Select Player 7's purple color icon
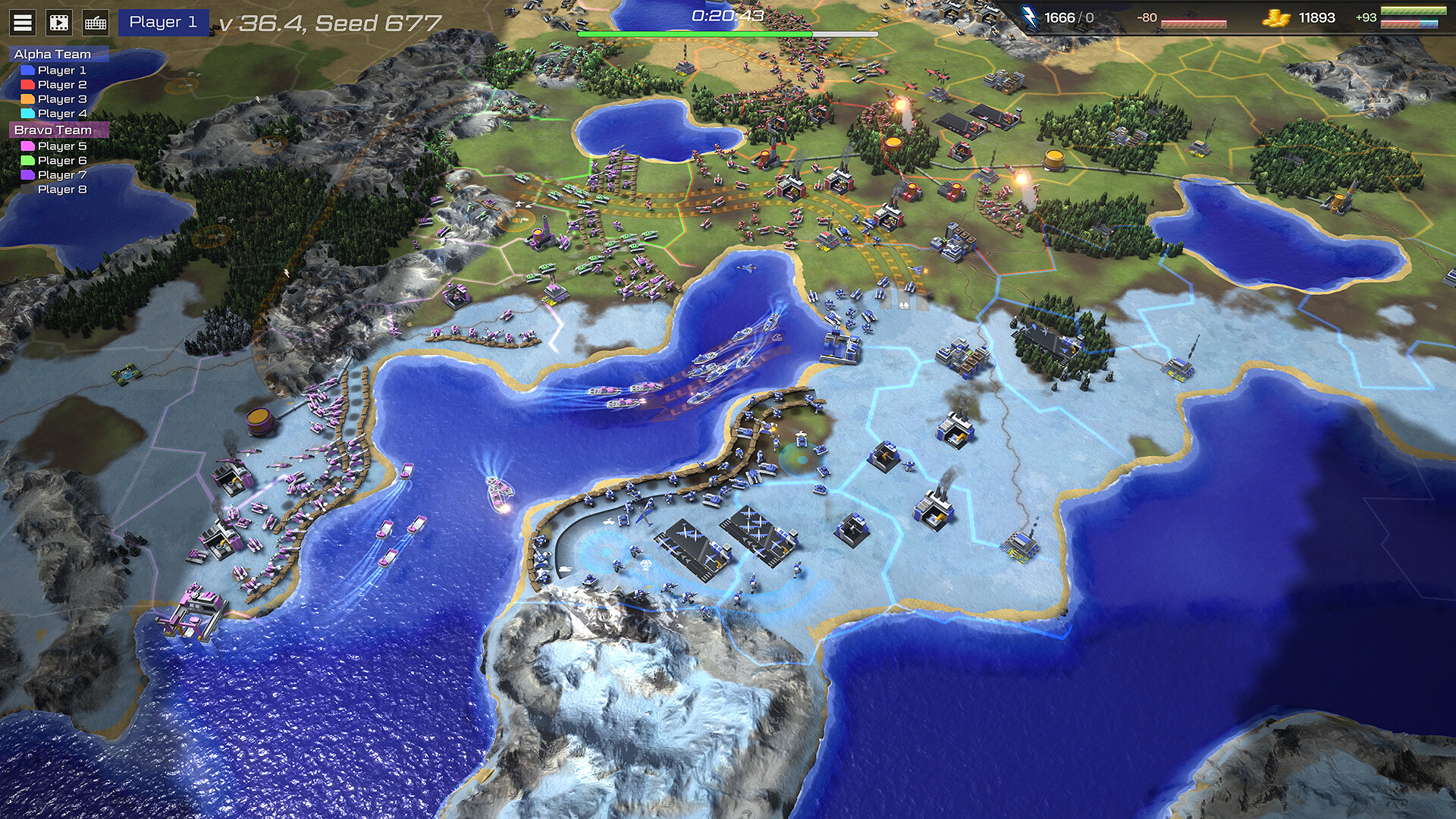The image size is (1456, 819). click(x=29, y=174)
